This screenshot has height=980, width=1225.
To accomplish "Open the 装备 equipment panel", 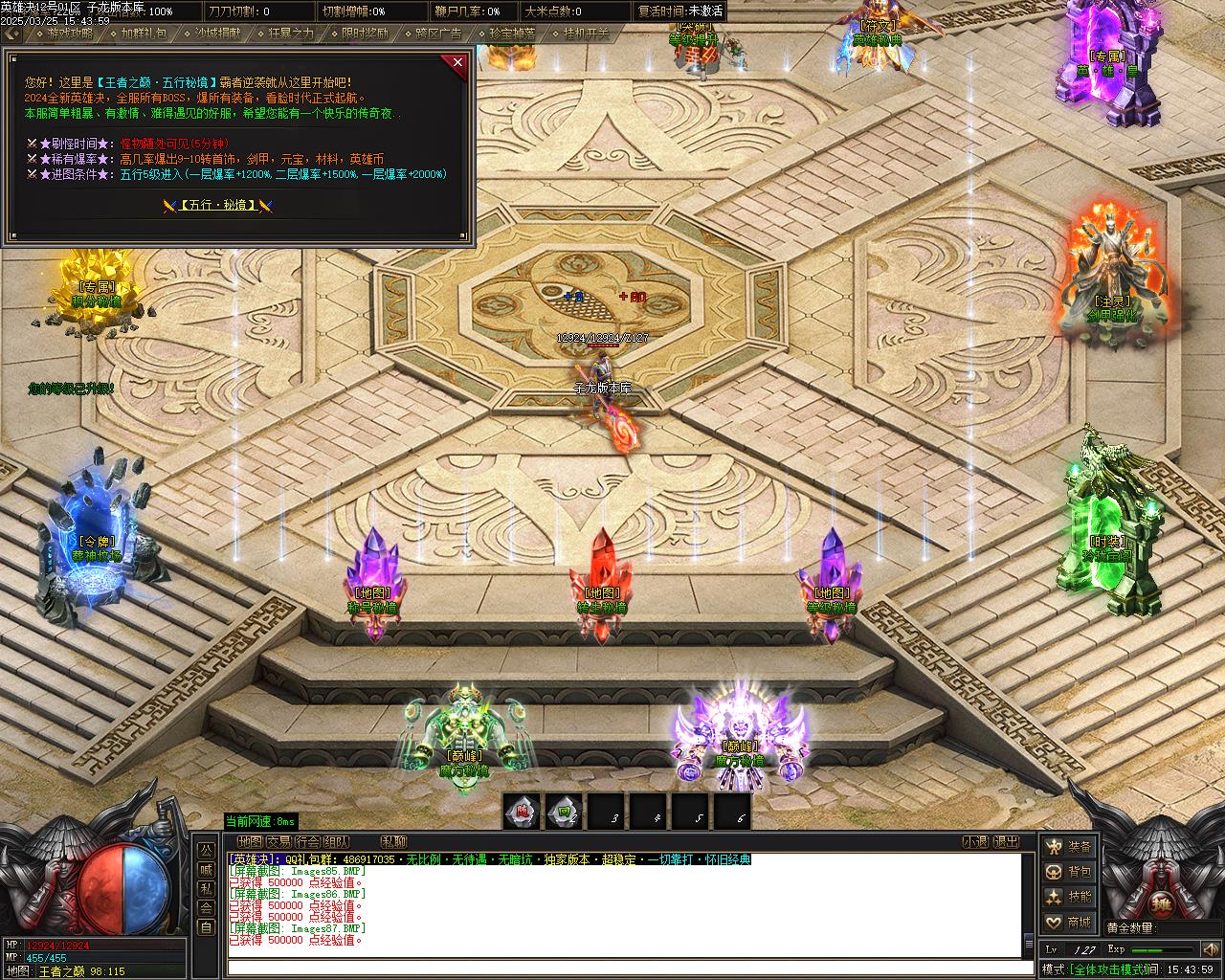I will click(x=1069, y=847).
